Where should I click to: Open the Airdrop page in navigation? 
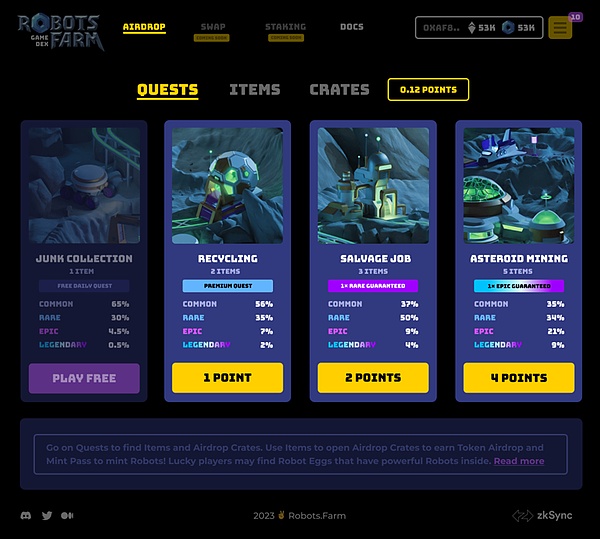tap(144, 27)
